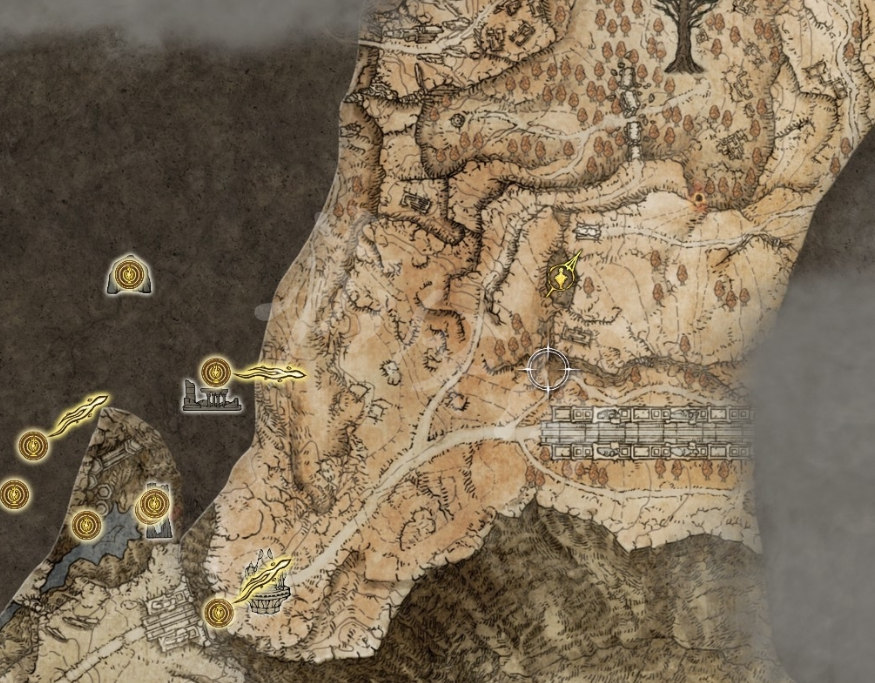This screenshot has height=683, width=875.
Task: Click the grey ruins landmark icon
Action: tap(211, 400)
